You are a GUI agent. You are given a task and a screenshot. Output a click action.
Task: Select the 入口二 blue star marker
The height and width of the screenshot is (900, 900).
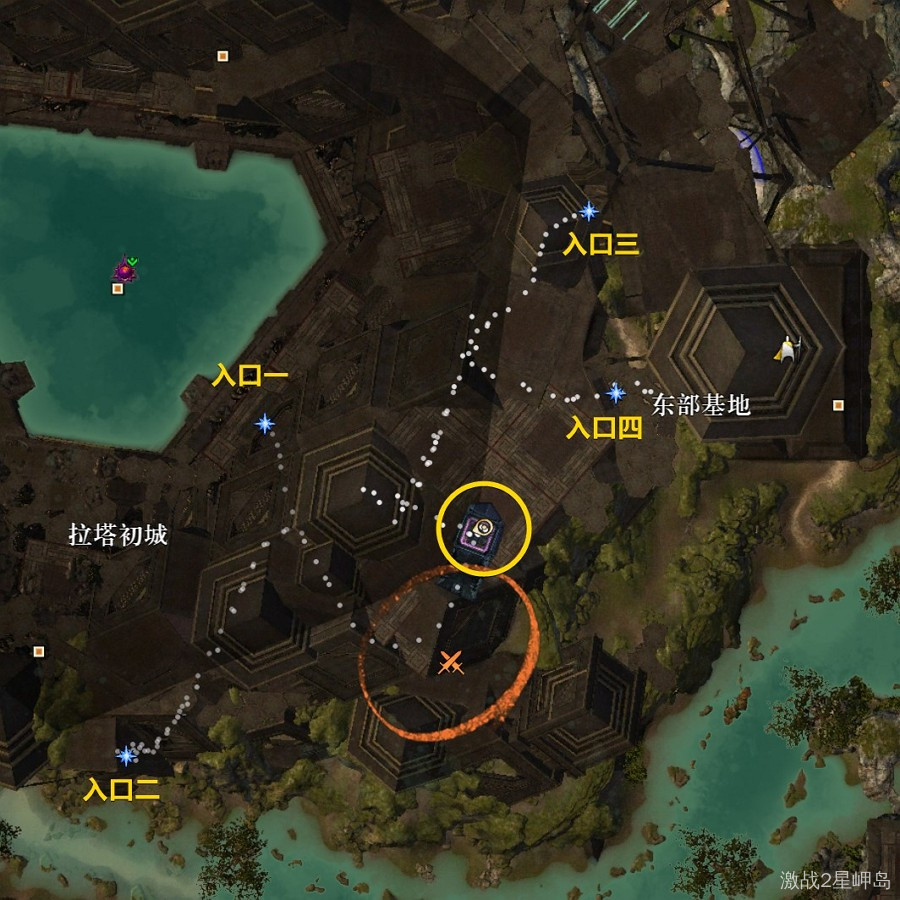(x=126, y=755)
